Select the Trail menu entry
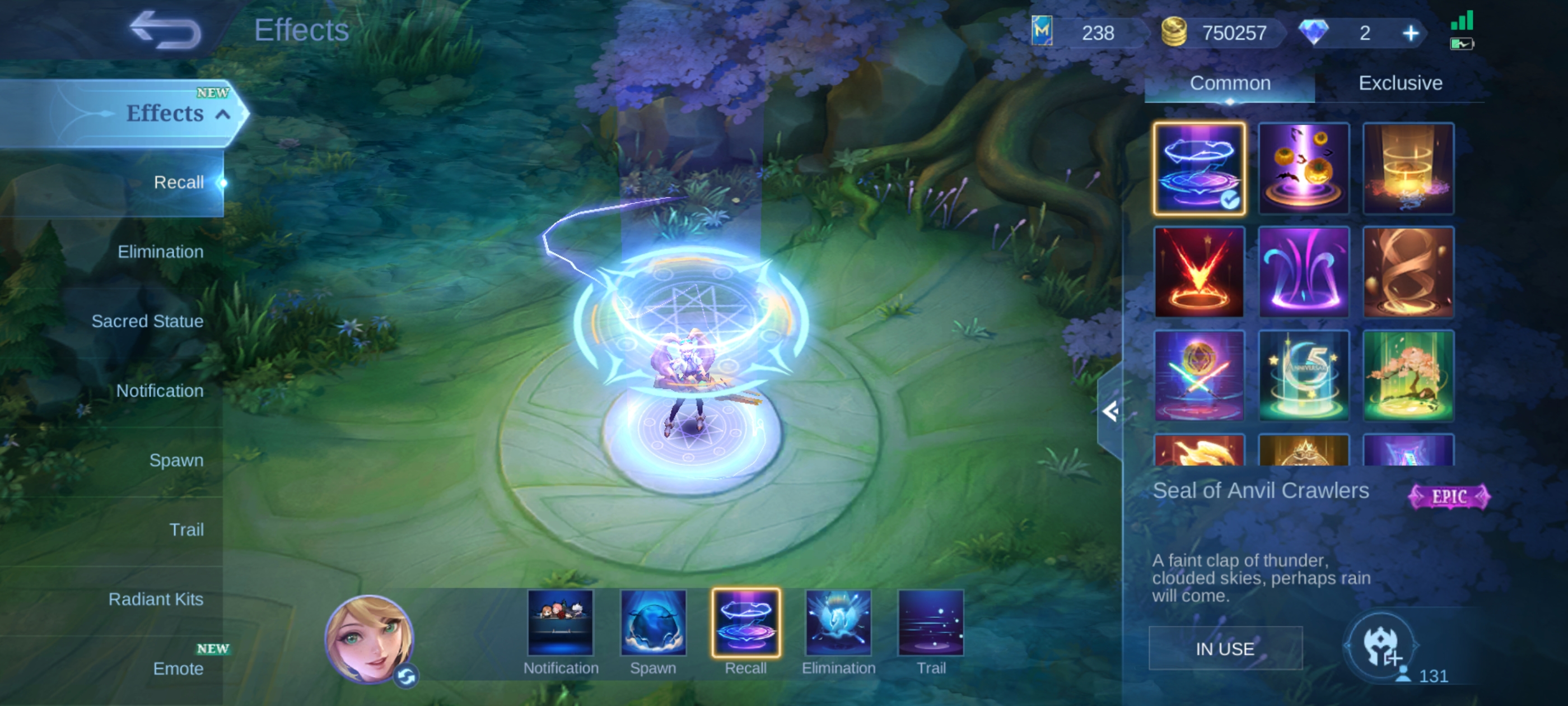This screenshot has width=1568, height=706. (186, 529)
